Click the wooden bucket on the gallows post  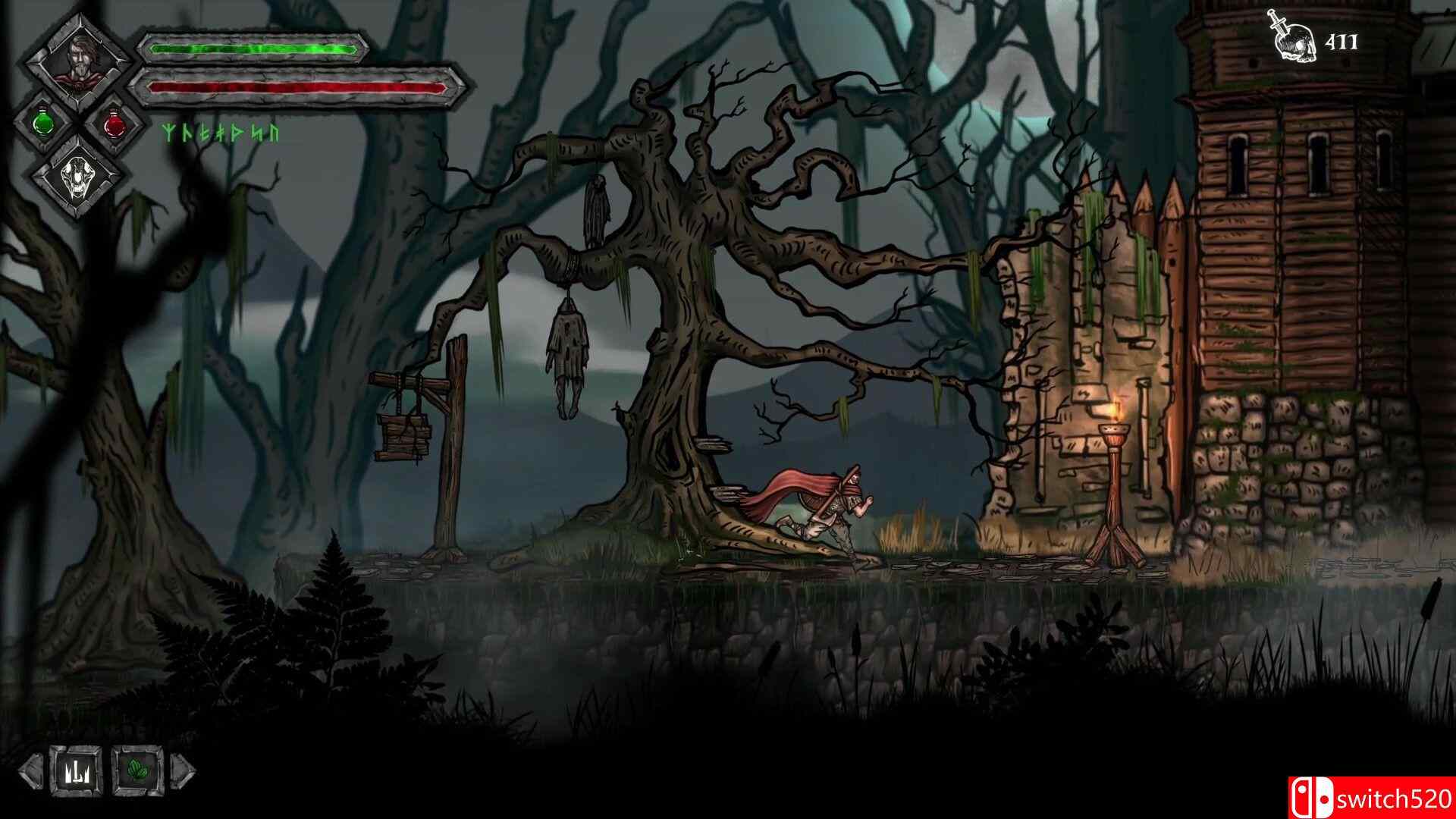(x=404, y=436)
